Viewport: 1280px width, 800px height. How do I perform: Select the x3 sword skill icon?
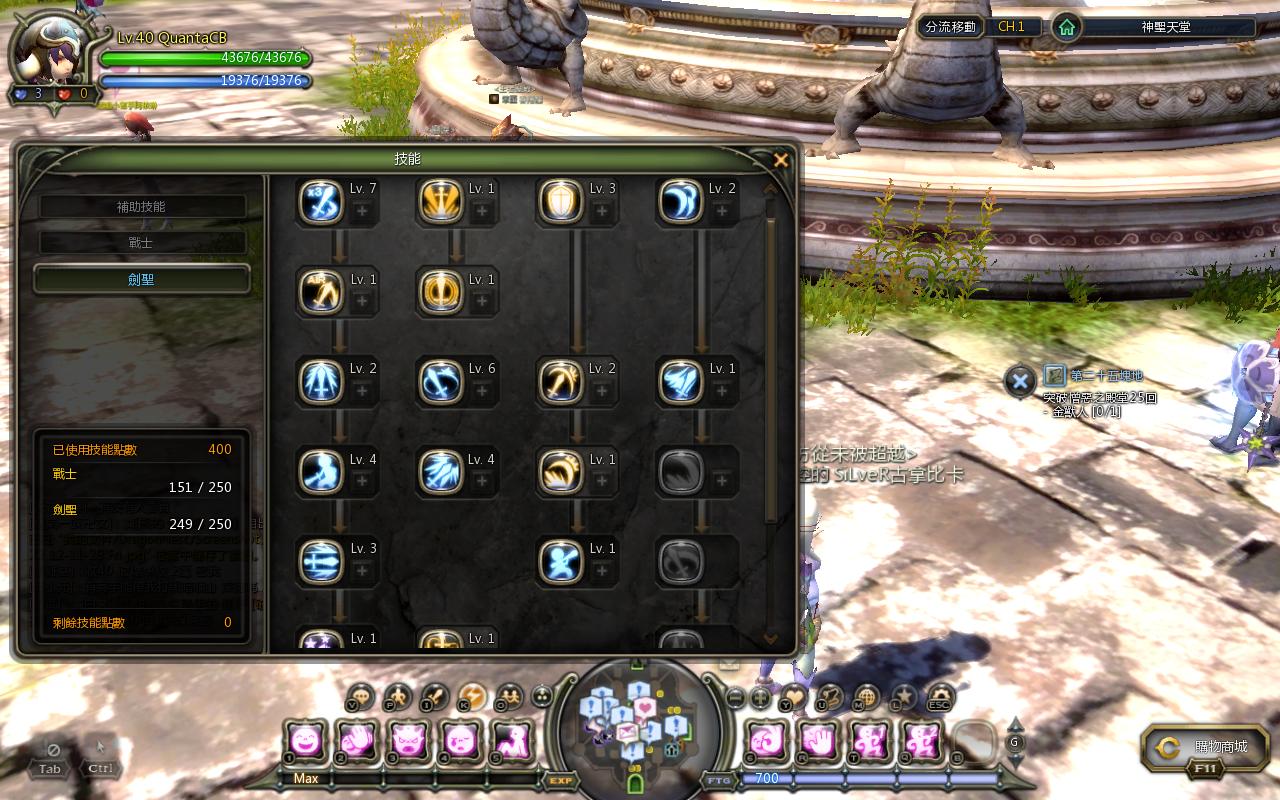click(321, 202)
